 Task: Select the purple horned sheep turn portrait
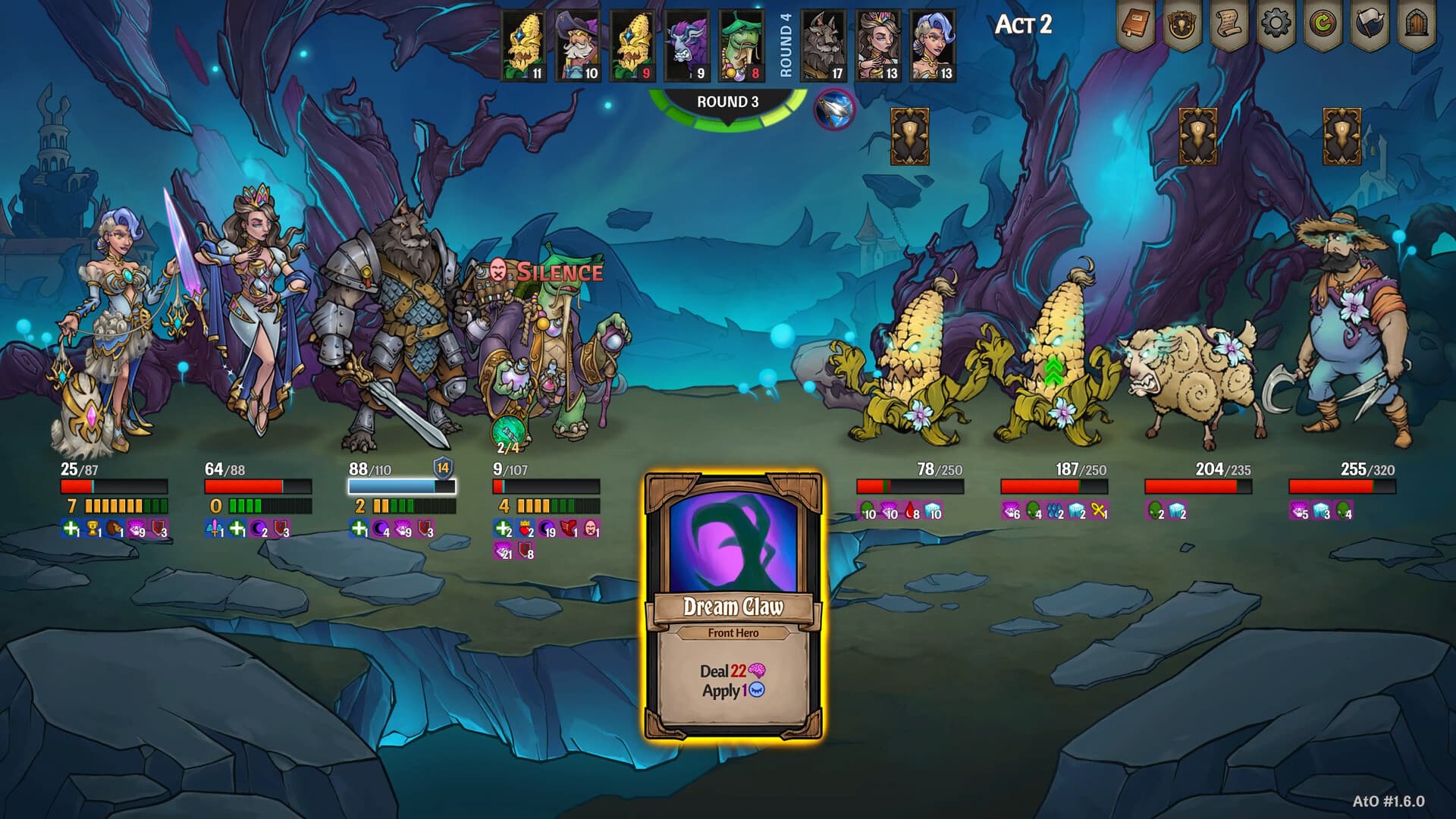pyautogui.click(x=688, y=46)
